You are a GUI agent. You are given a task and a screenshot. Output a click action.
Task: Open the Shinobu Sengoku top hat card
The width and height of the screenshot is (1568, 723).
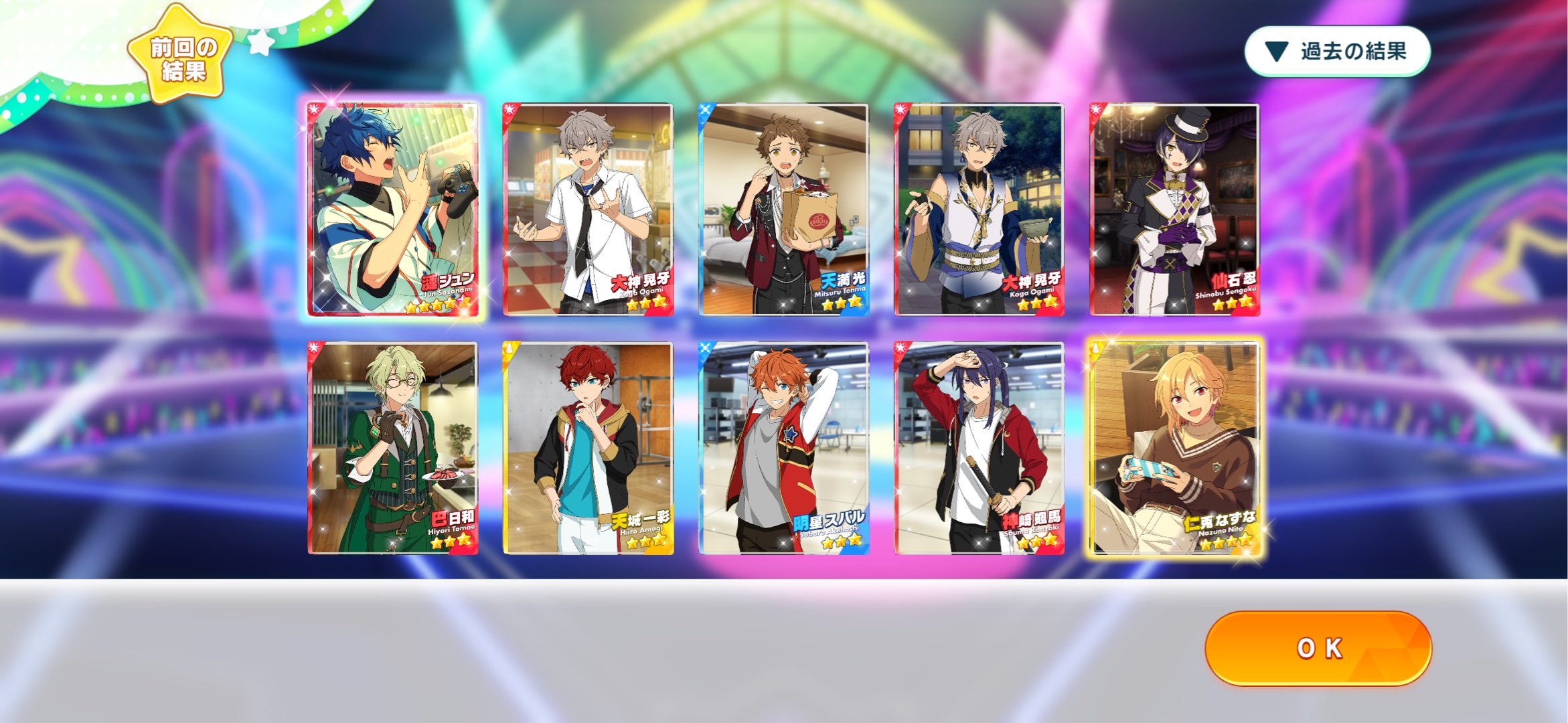coord(1174,209)
